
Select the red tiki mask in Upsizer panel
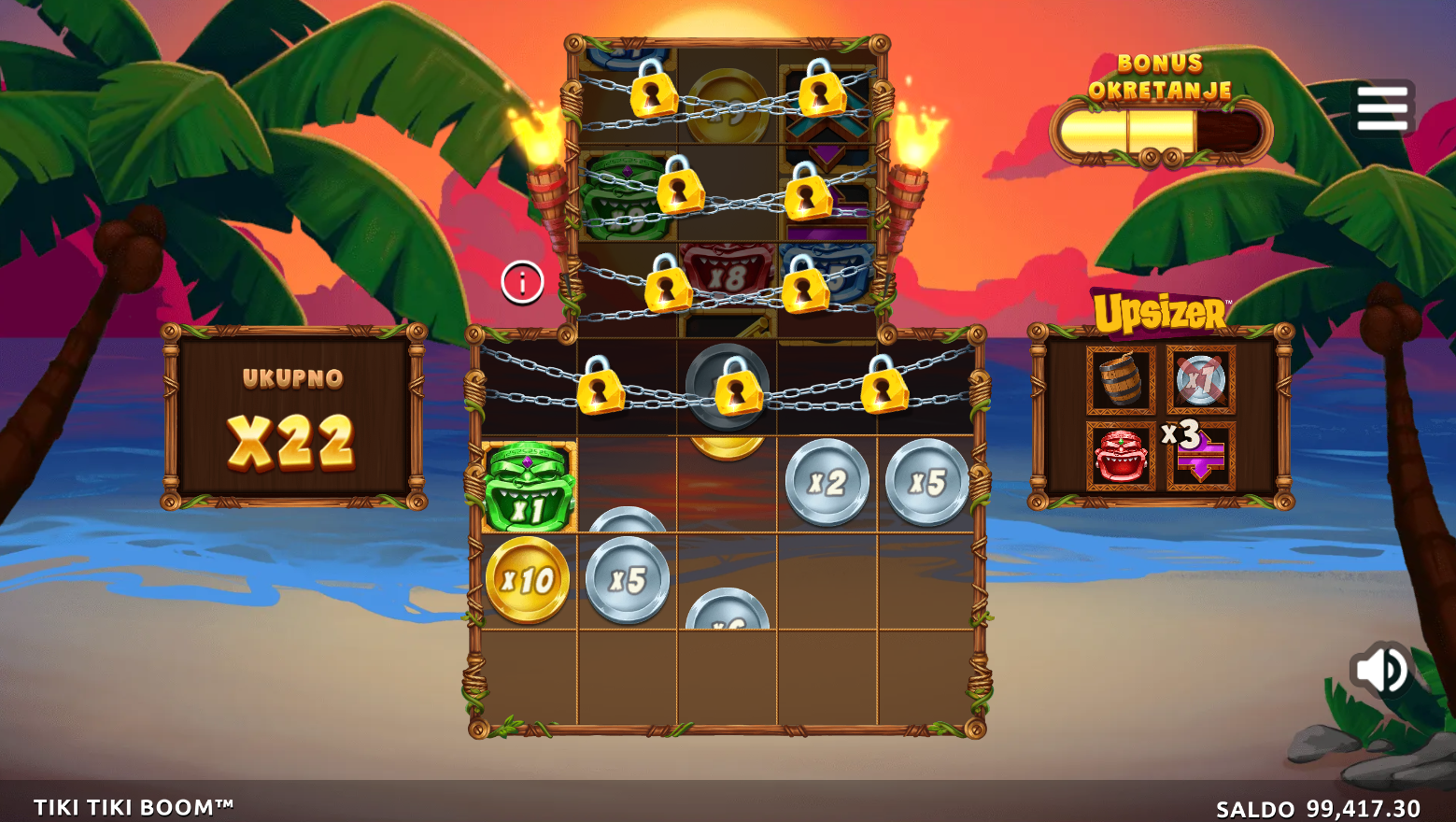tap(1121, 455)
